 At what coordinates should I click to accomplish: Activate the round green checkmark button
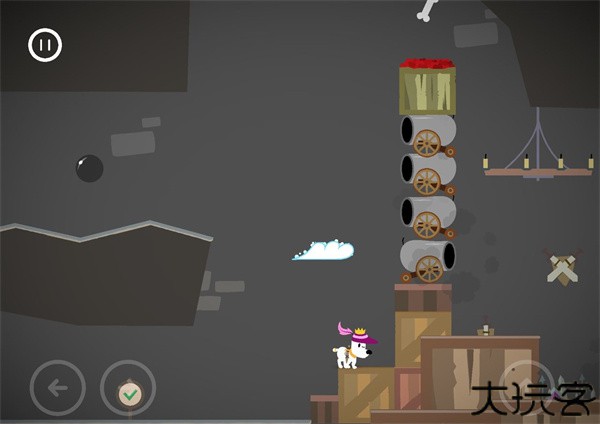(128, 391)
